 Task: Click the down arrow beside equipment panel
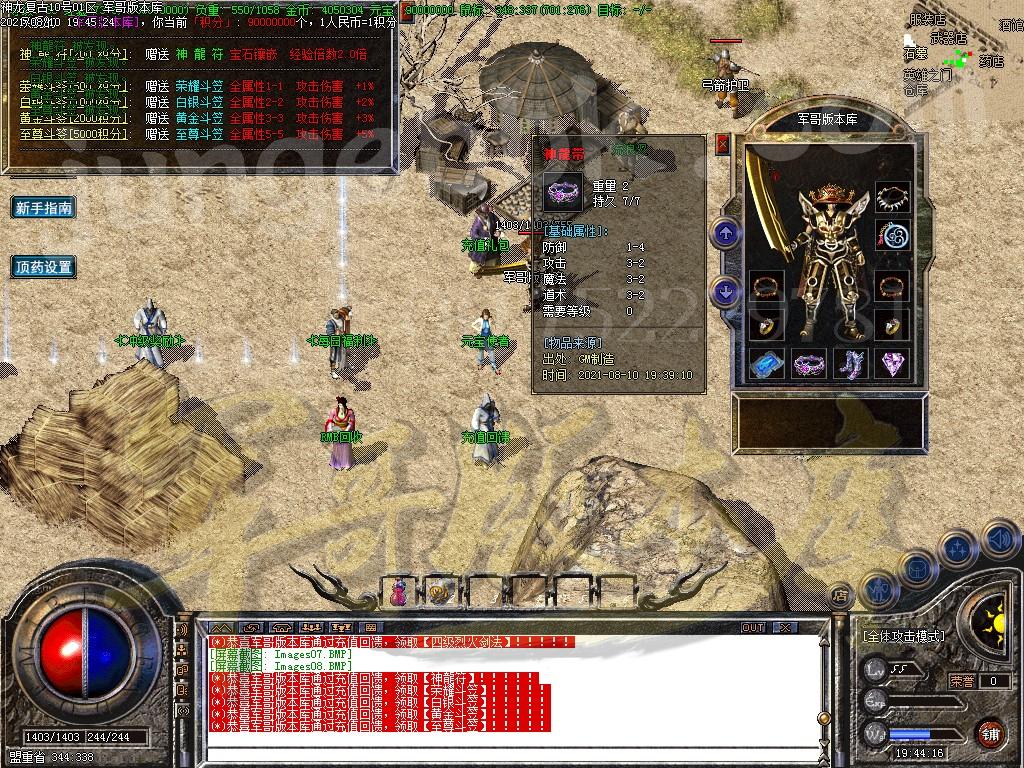(x=726, y=292)
